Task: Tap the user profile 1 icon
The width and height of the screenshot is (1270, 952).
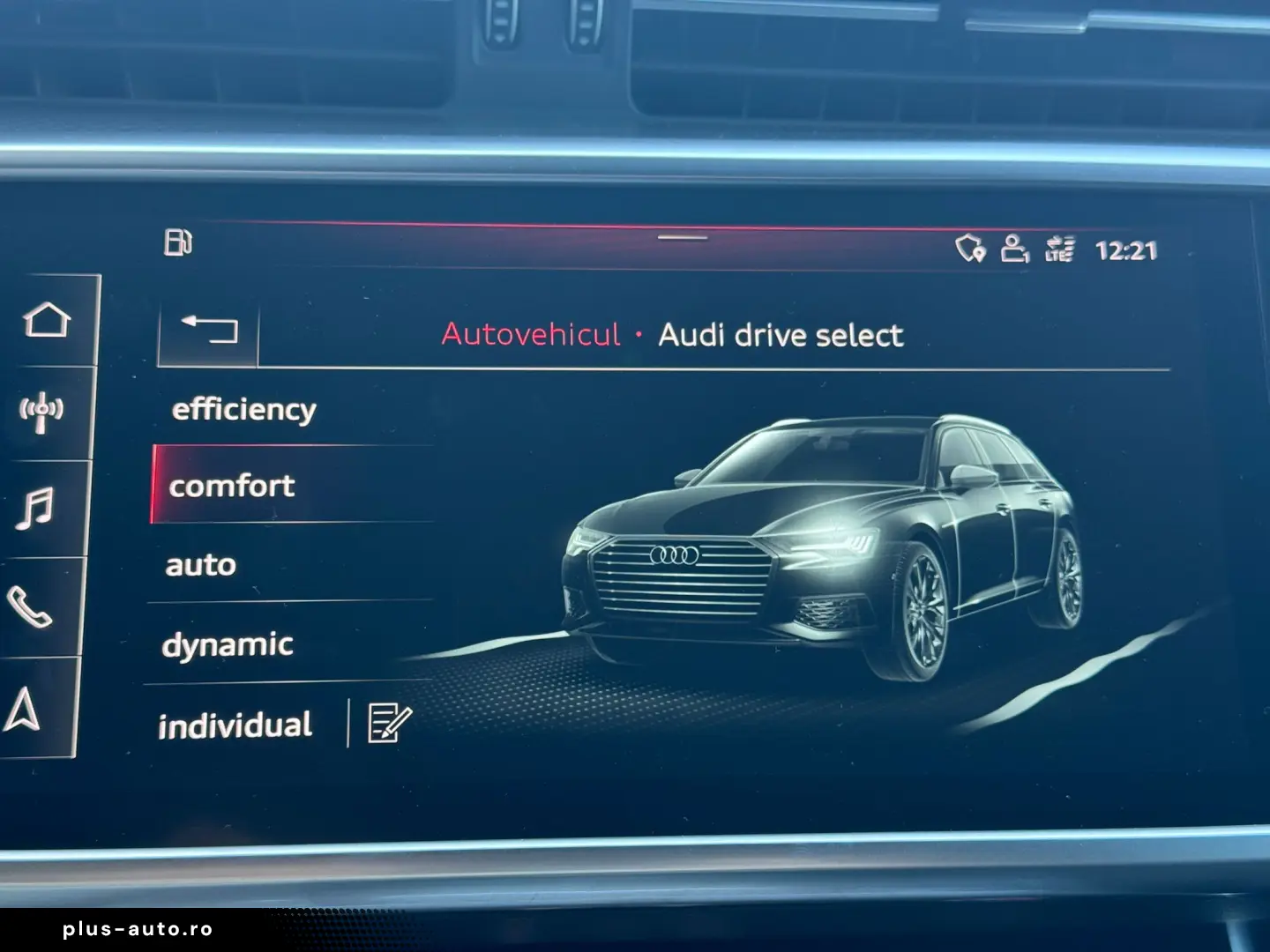Action: coord(1016,249)
